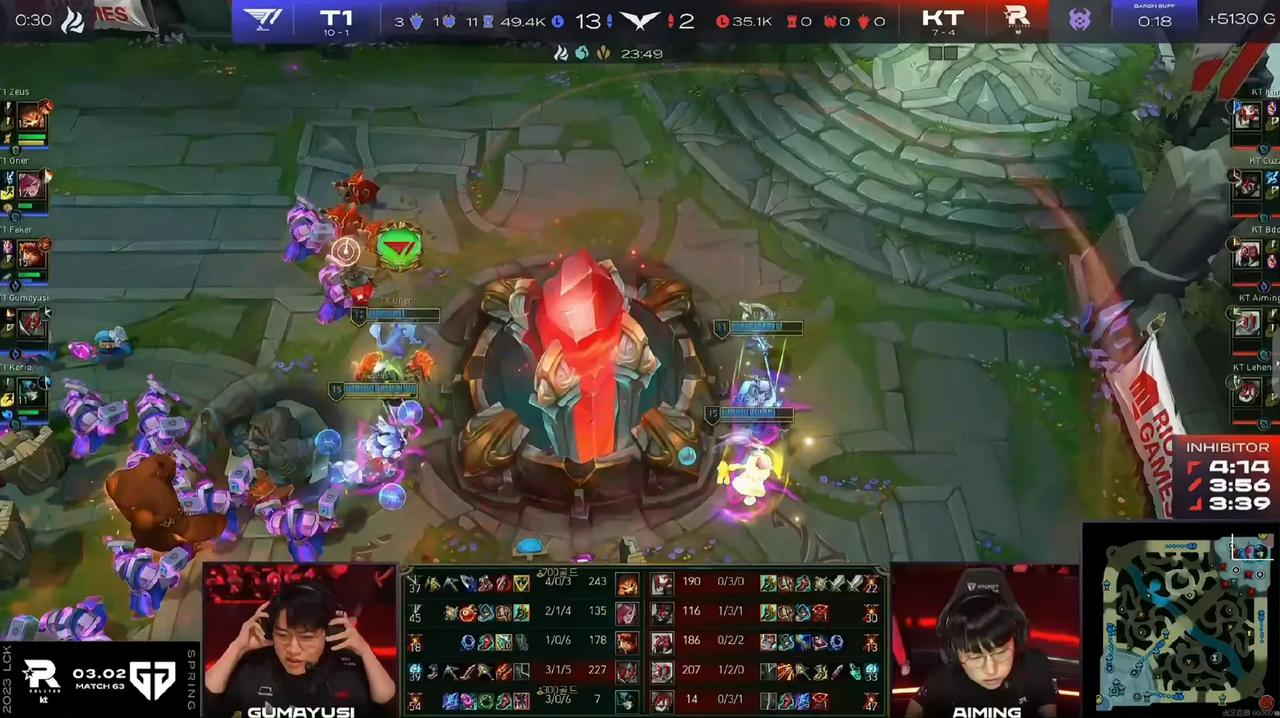This screenshot has height=718, width=1280.
Task: Click the Baron buff icon
Action: point(1079,19)
